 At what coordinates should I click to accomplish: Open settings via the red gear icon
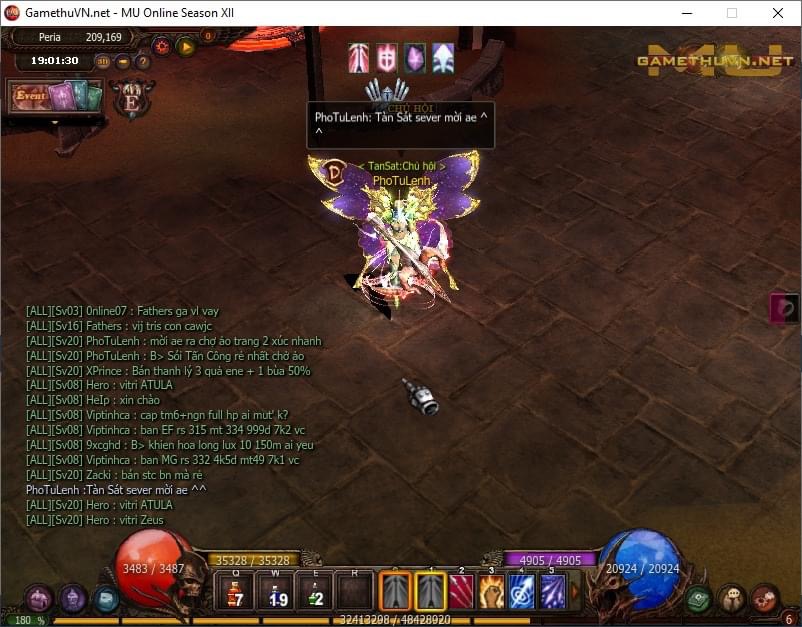[x=161, y=46]
